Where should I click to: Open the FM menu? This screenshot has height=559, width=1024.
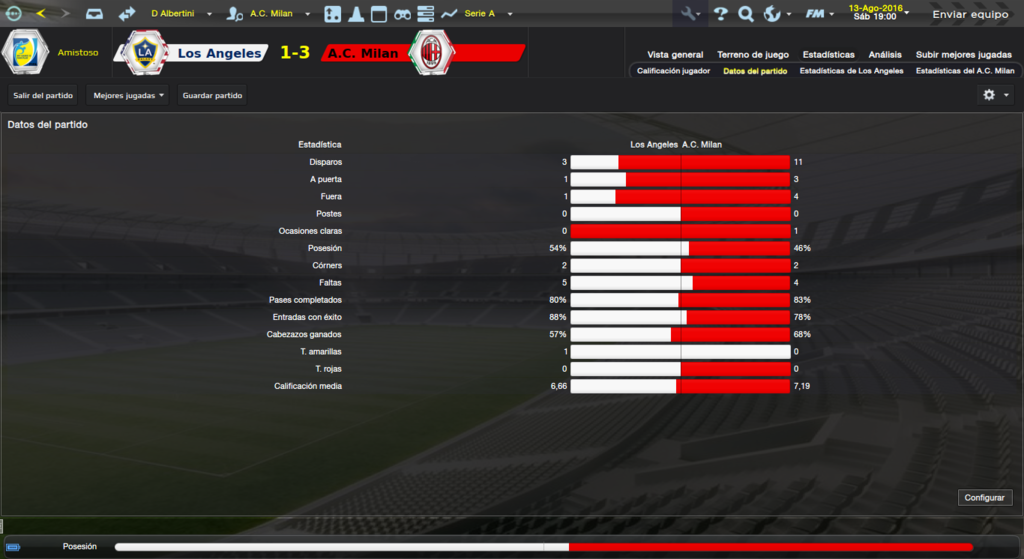(820, 14)
